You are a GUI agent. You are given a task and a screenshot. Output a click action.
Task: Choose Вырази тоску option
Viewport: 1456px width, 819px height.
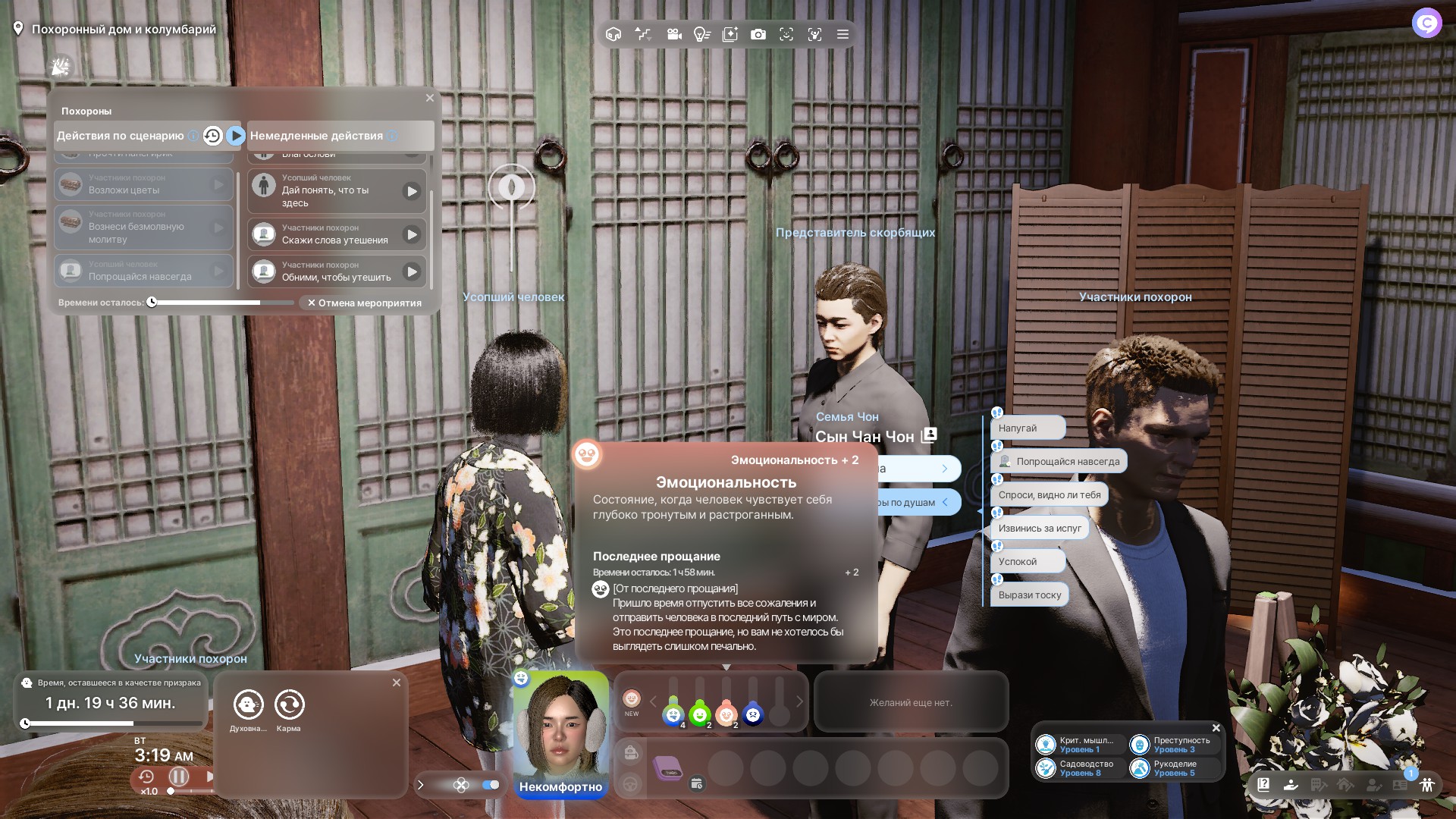point(1029,595)
